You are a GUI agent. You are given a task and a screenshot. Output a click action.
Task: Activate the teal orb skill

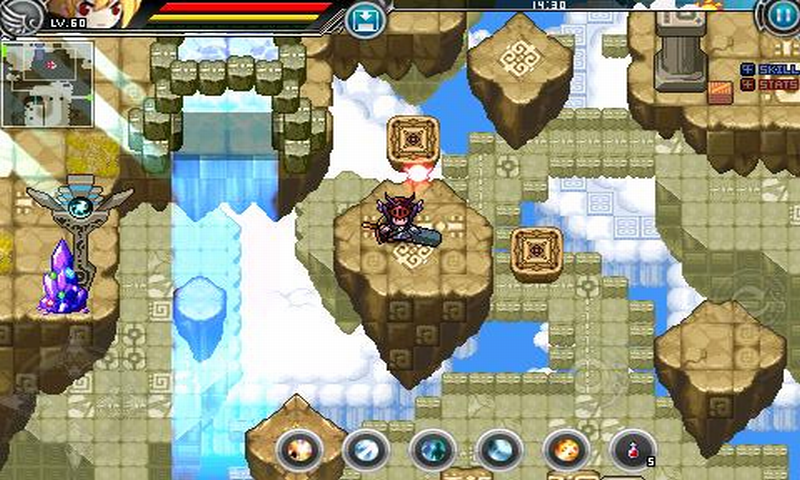pyautogui.click(x=432, y=450)
